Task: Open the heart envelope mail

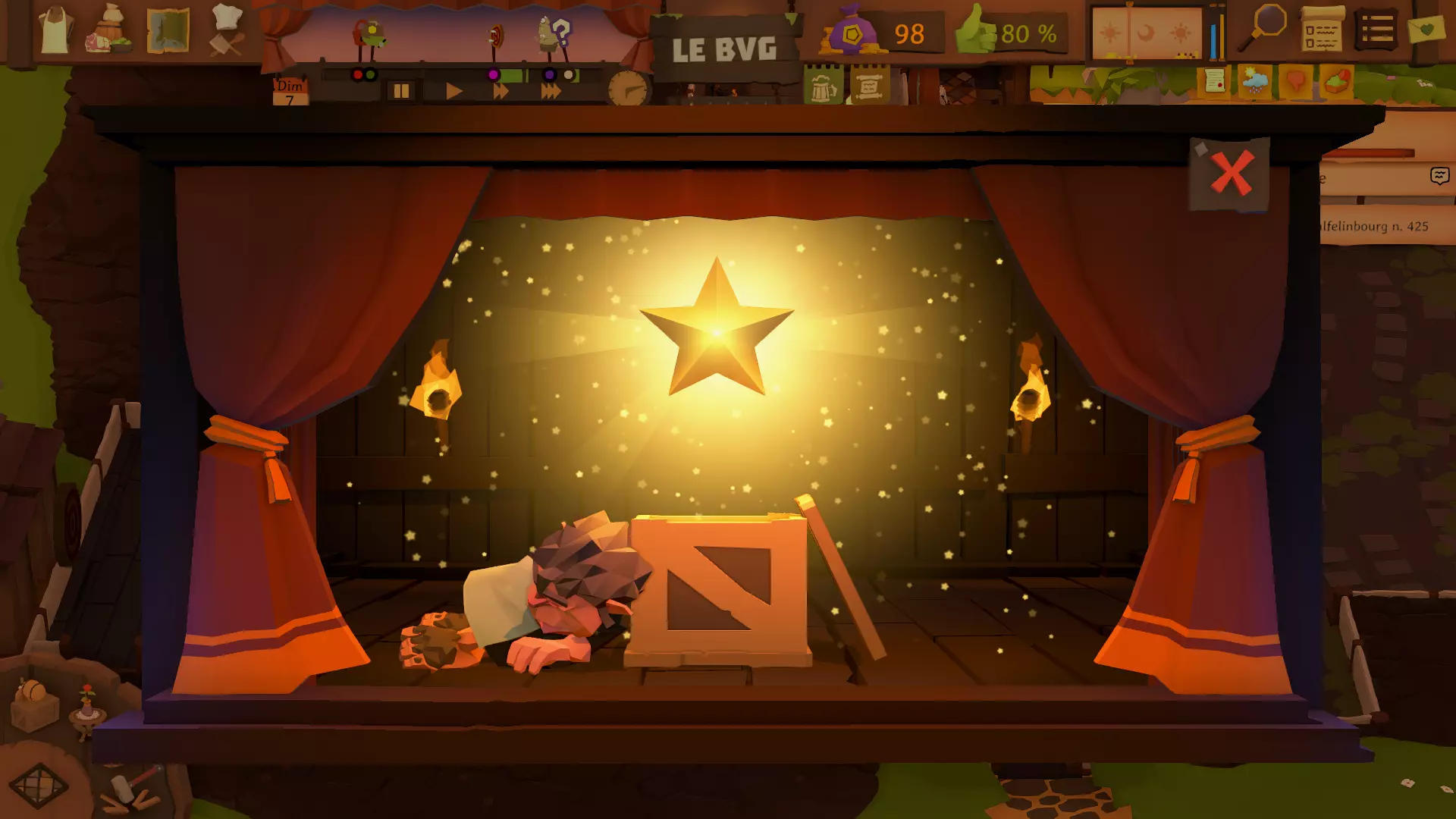Action: [1426, 30]
